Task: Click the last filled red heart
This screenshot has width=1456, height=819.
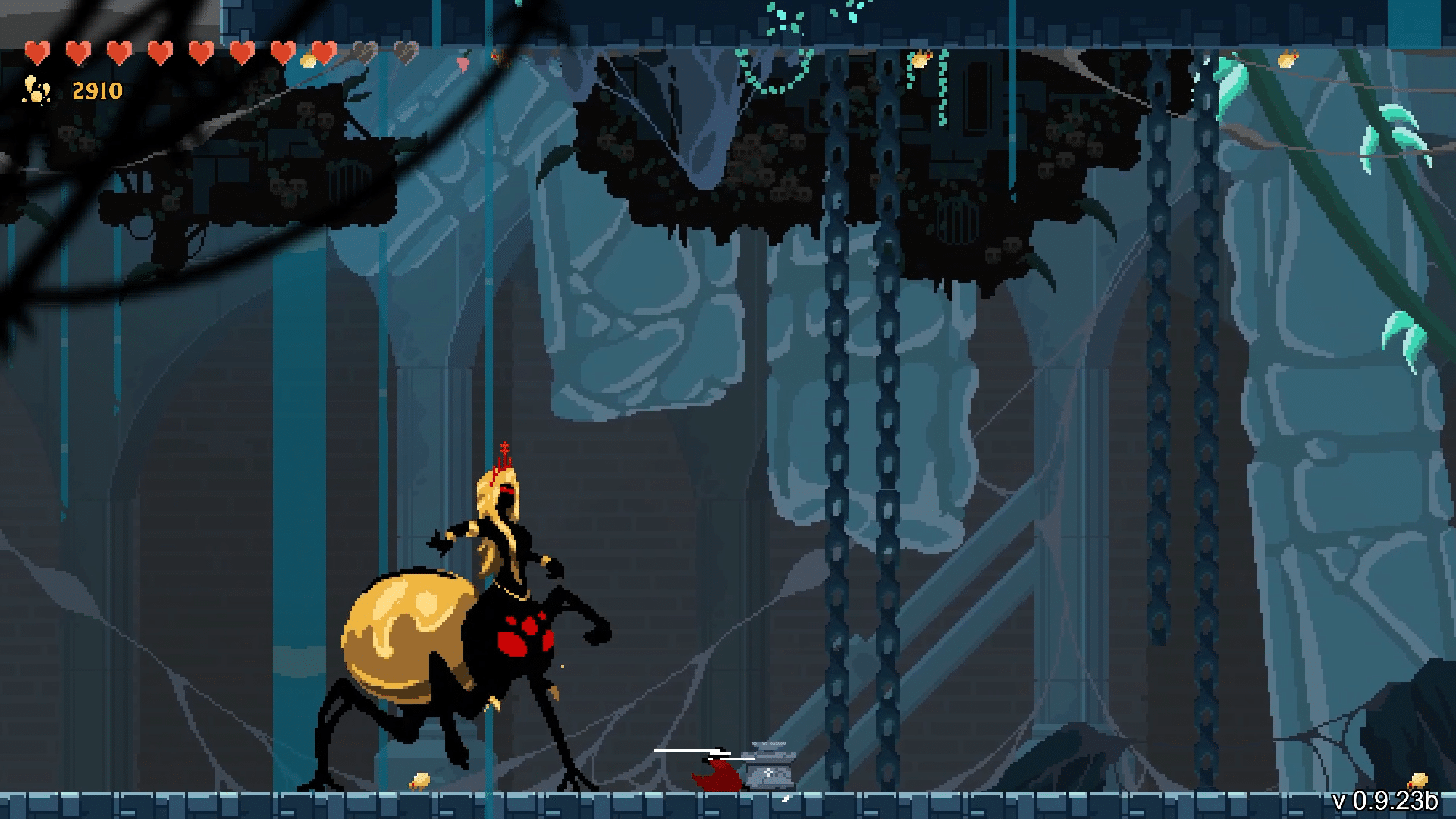Action: [324, 53]
